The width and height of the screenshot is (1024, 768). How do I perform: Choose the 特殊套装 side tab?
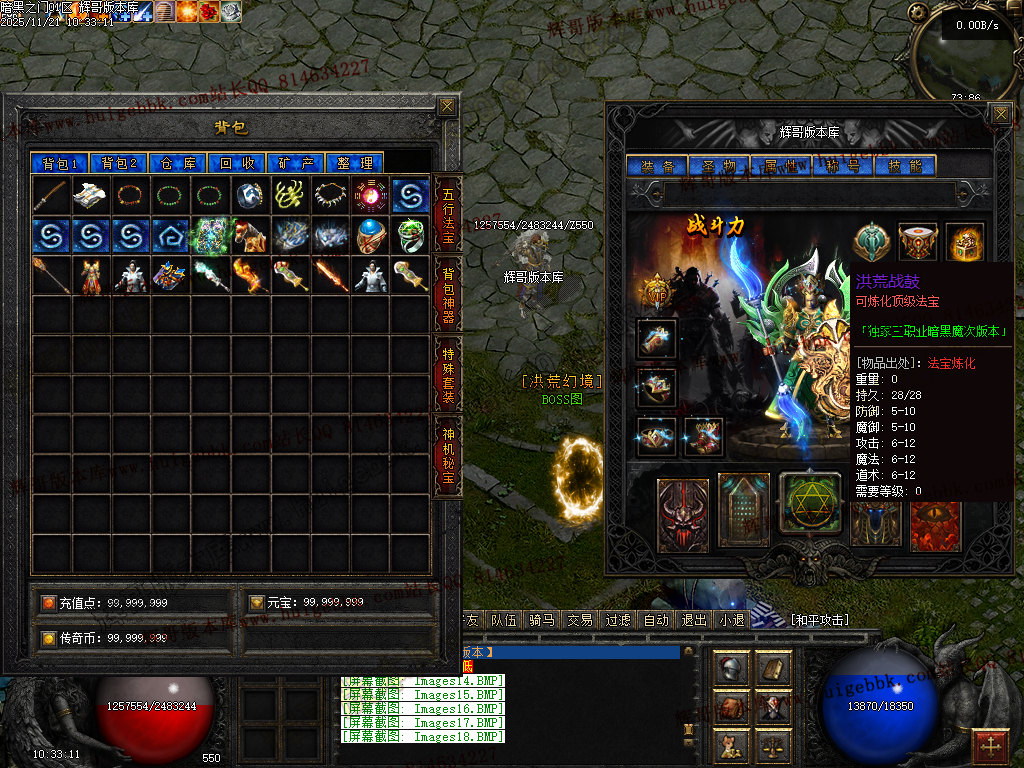coord(448,373)
